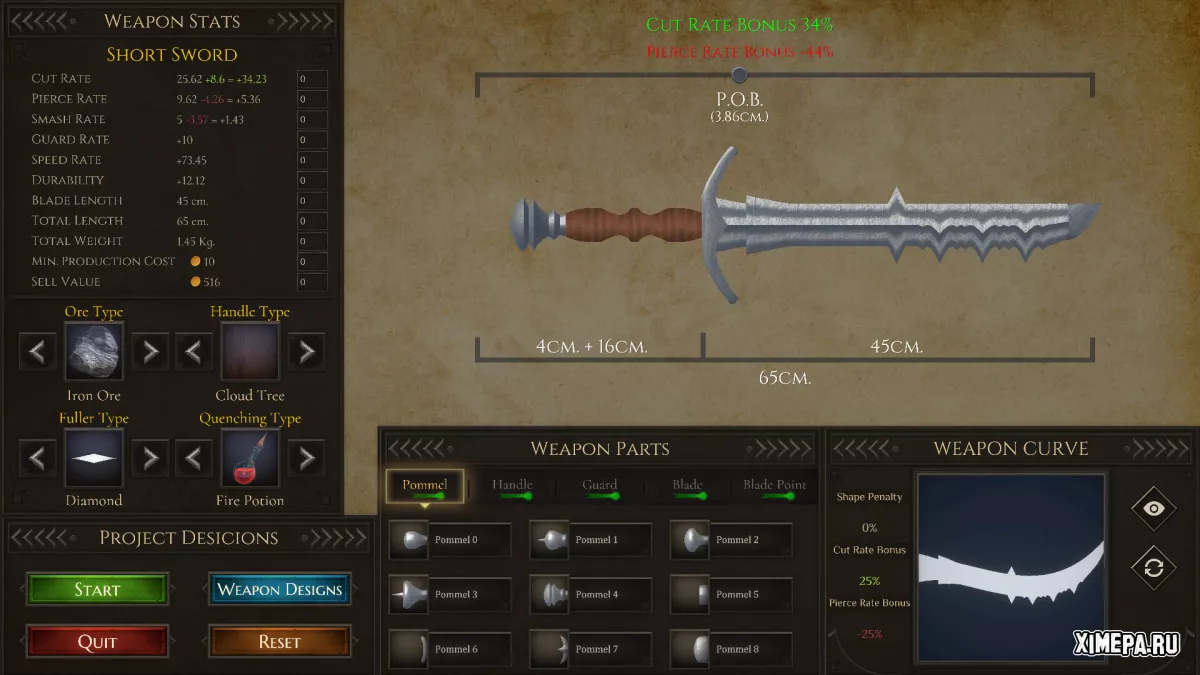The image size is (1200, 675).
Task: Switch to the Handle parts tab
Action: (x=512, y=486)
